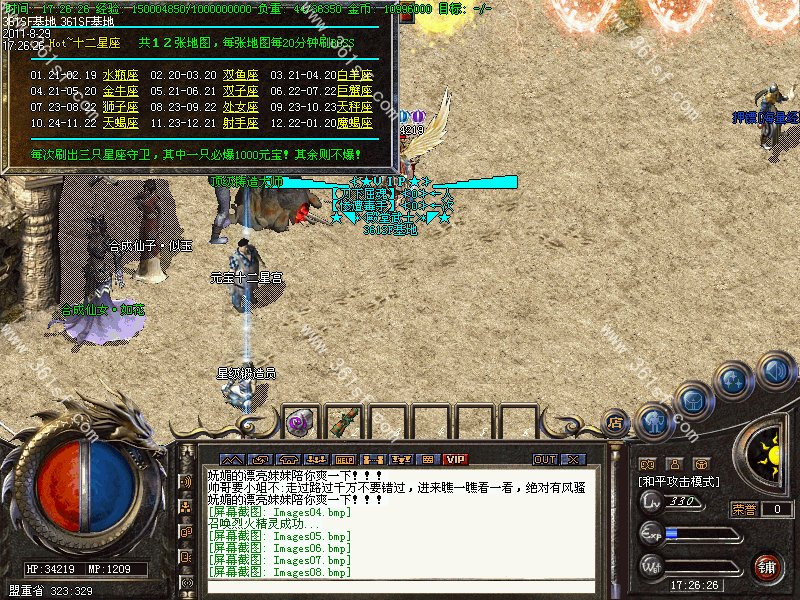Click the 天秤座 zodiac map link

point(355,107)
